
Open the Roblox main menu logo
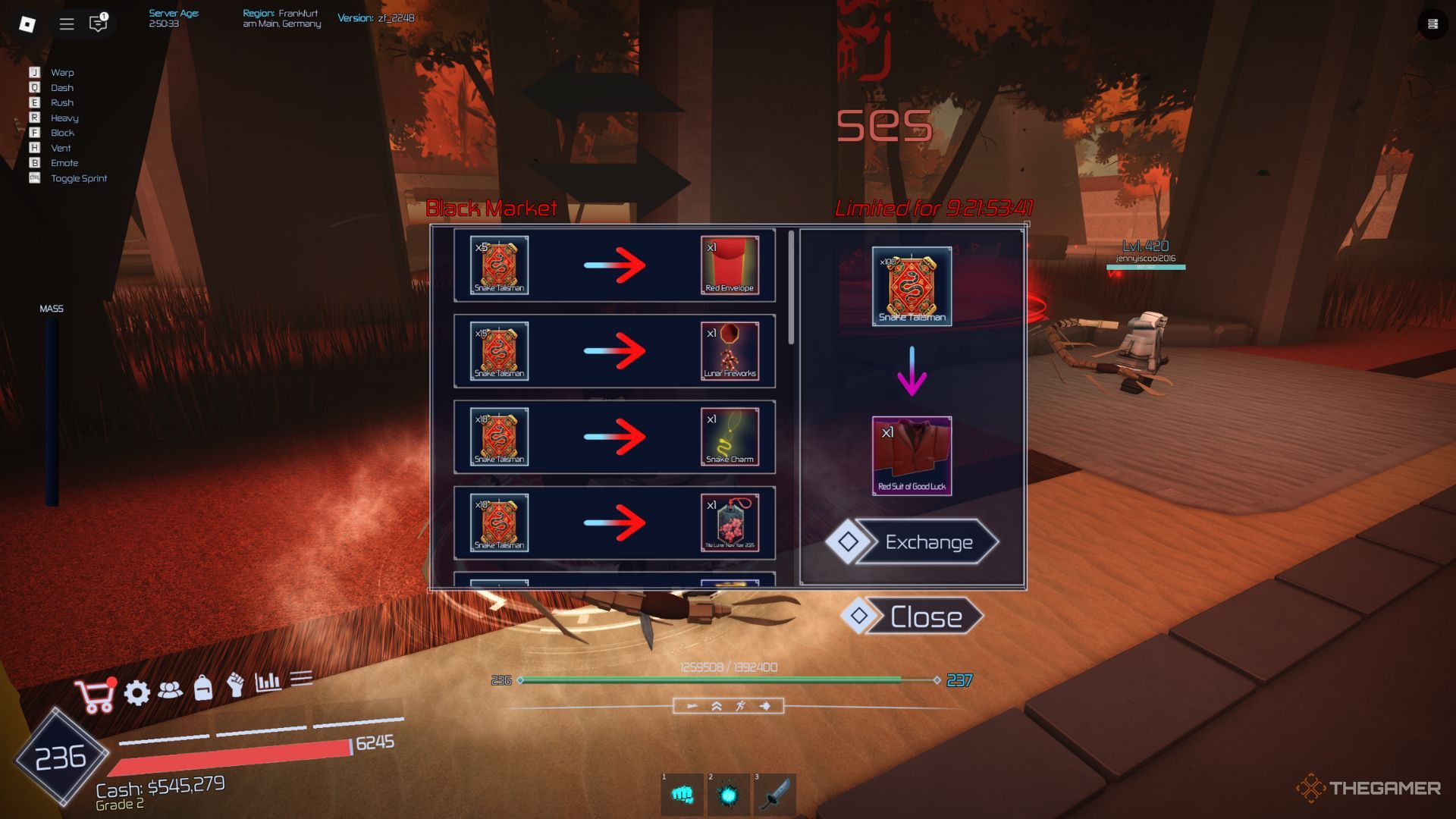tap(27, 24)
